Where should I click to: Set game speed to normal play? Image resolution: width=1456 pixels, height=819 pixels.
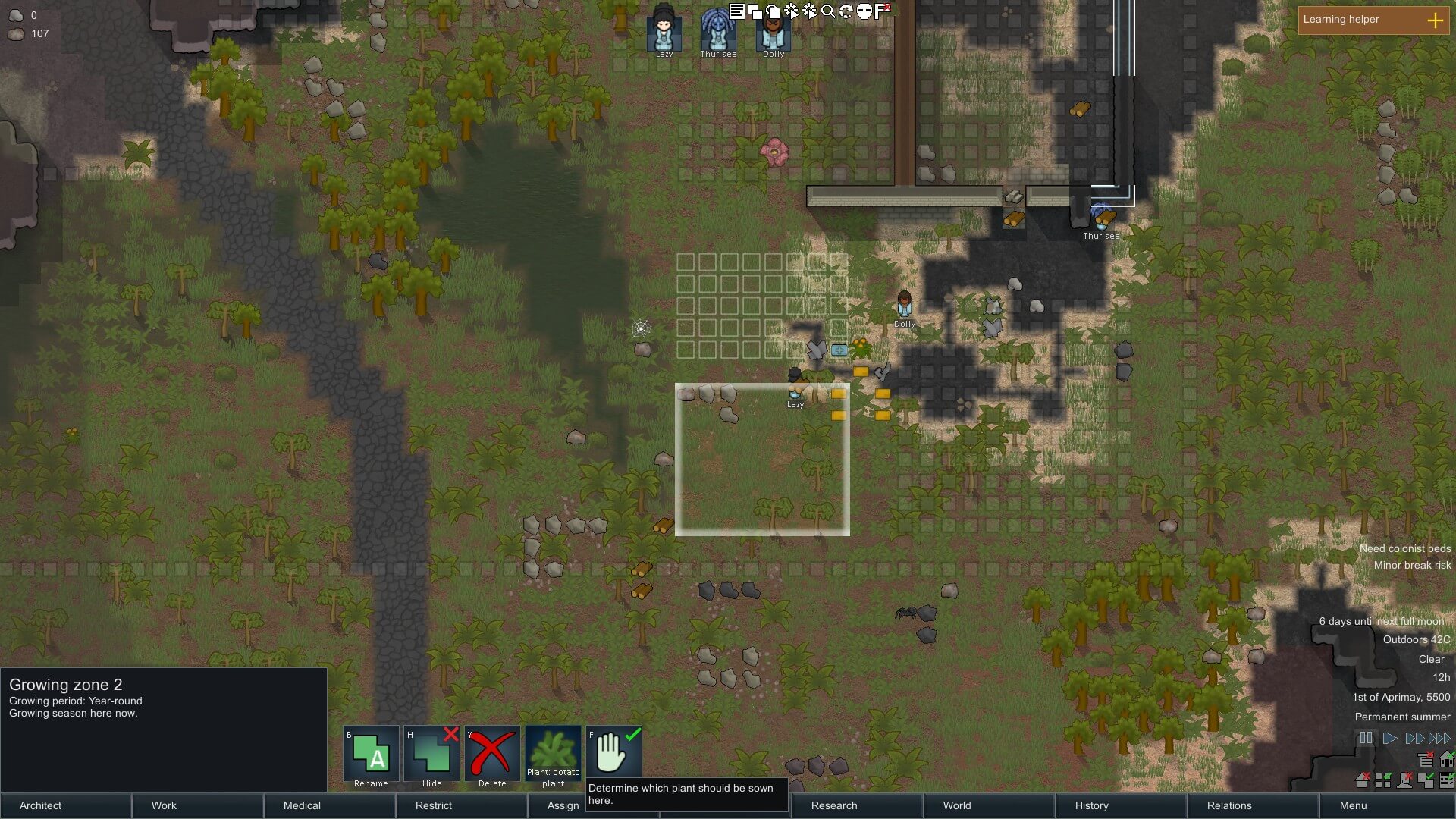1390,738
